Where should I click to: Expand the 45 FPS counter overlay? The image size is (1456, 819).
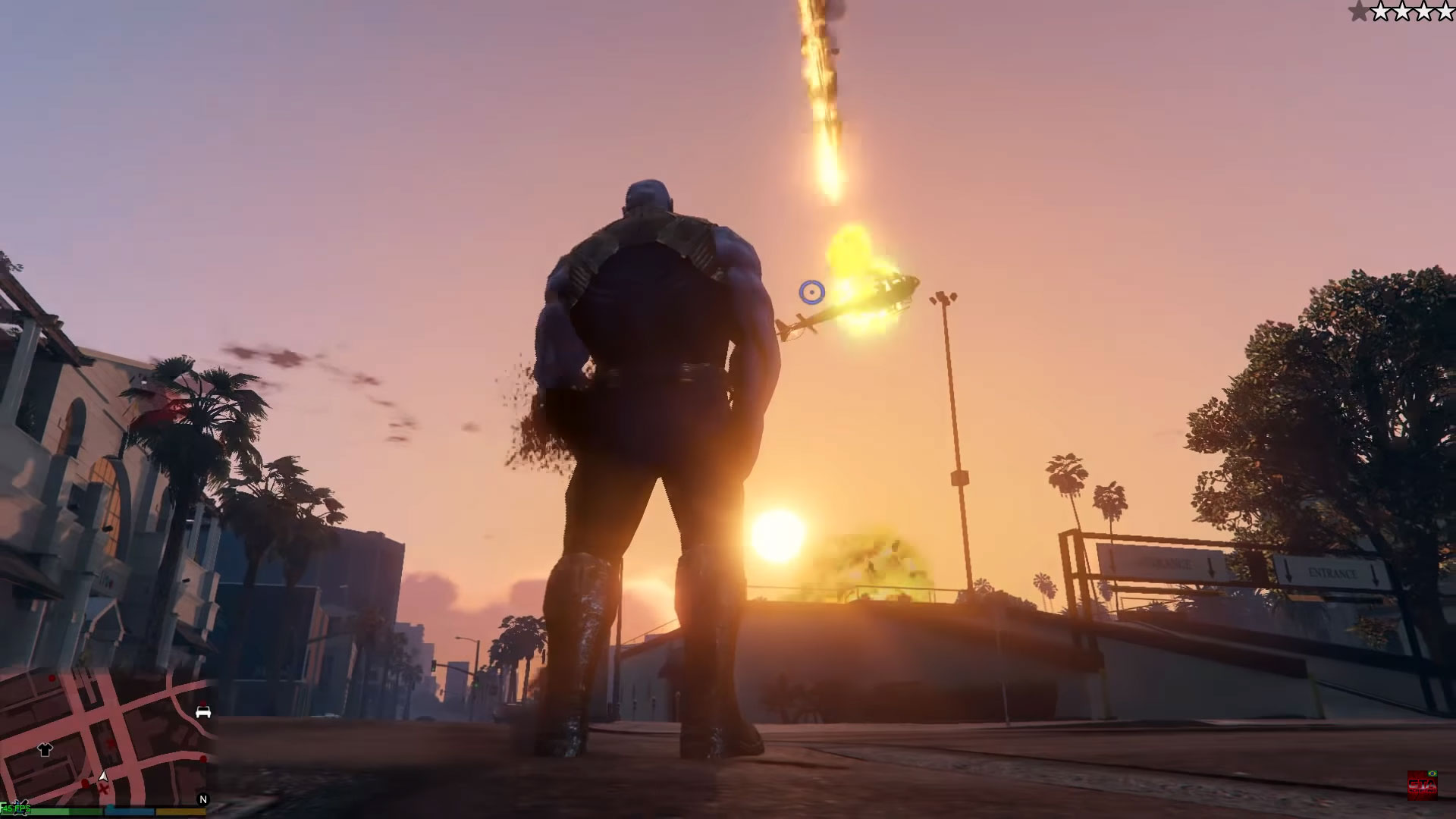17,809
